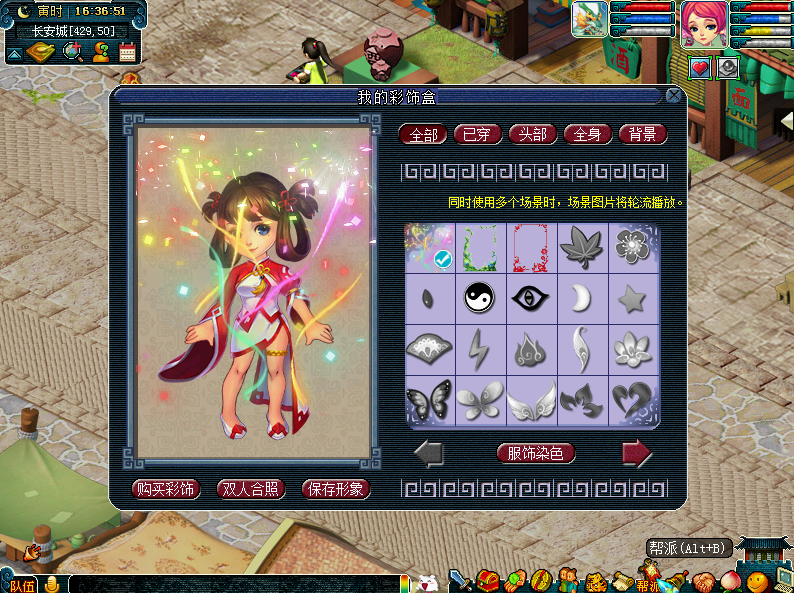The height and width of the screenshot is (593, 794).
Task: Open the calendar icon in the top-left panel
Action: tap(127, 52)
